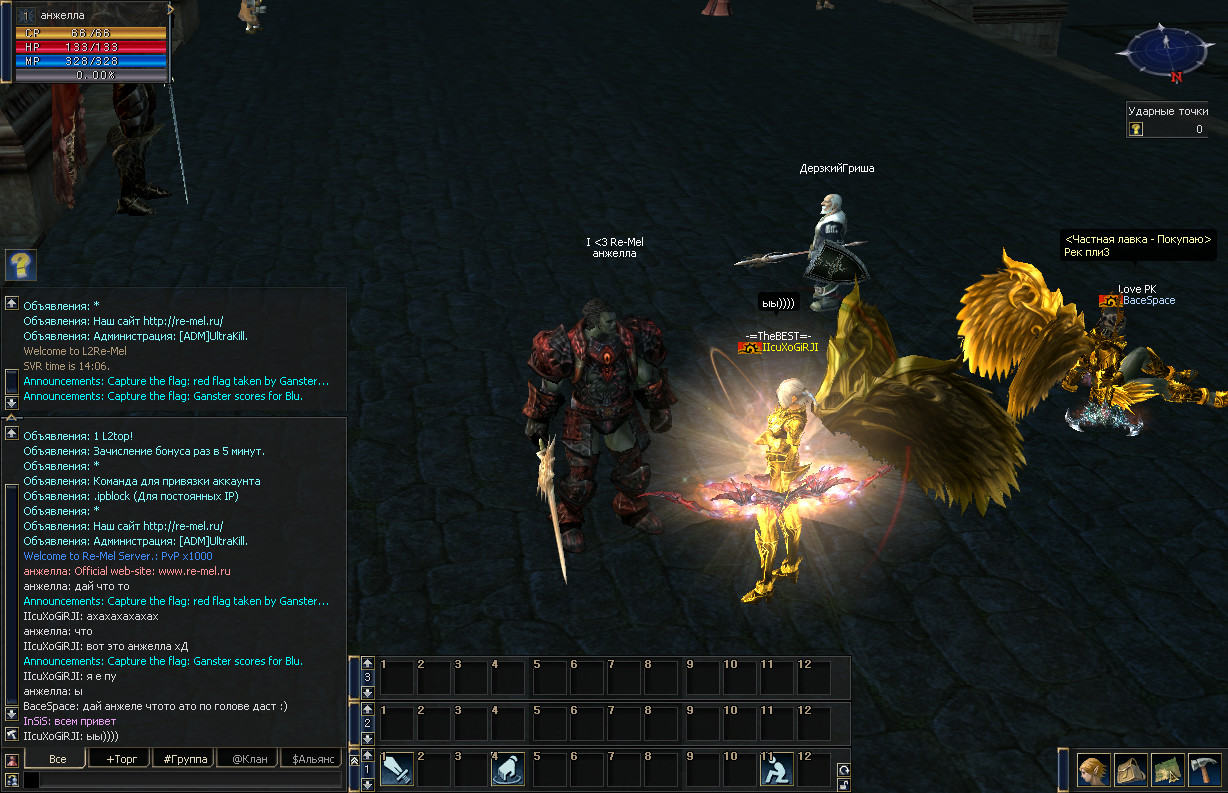The height and width of the screenshot is (793, 1228).
Task: Open the hammer system menu icon
Action: (1205, 771)
